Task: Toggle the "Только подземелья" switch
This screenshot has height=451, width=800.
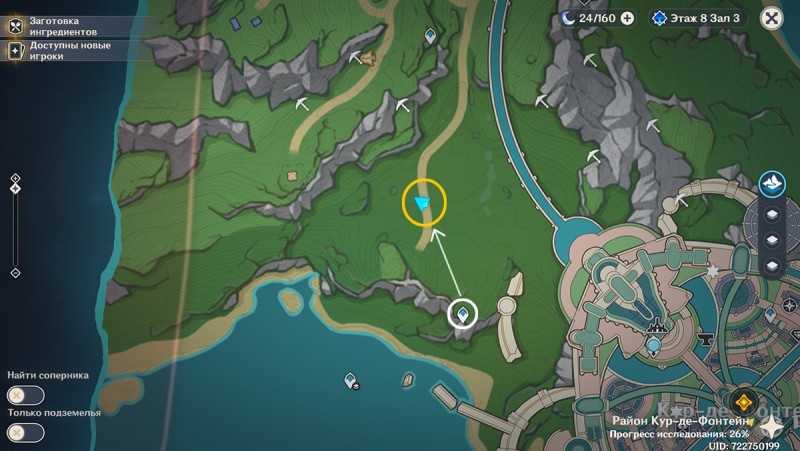Action: click(26, 432)
